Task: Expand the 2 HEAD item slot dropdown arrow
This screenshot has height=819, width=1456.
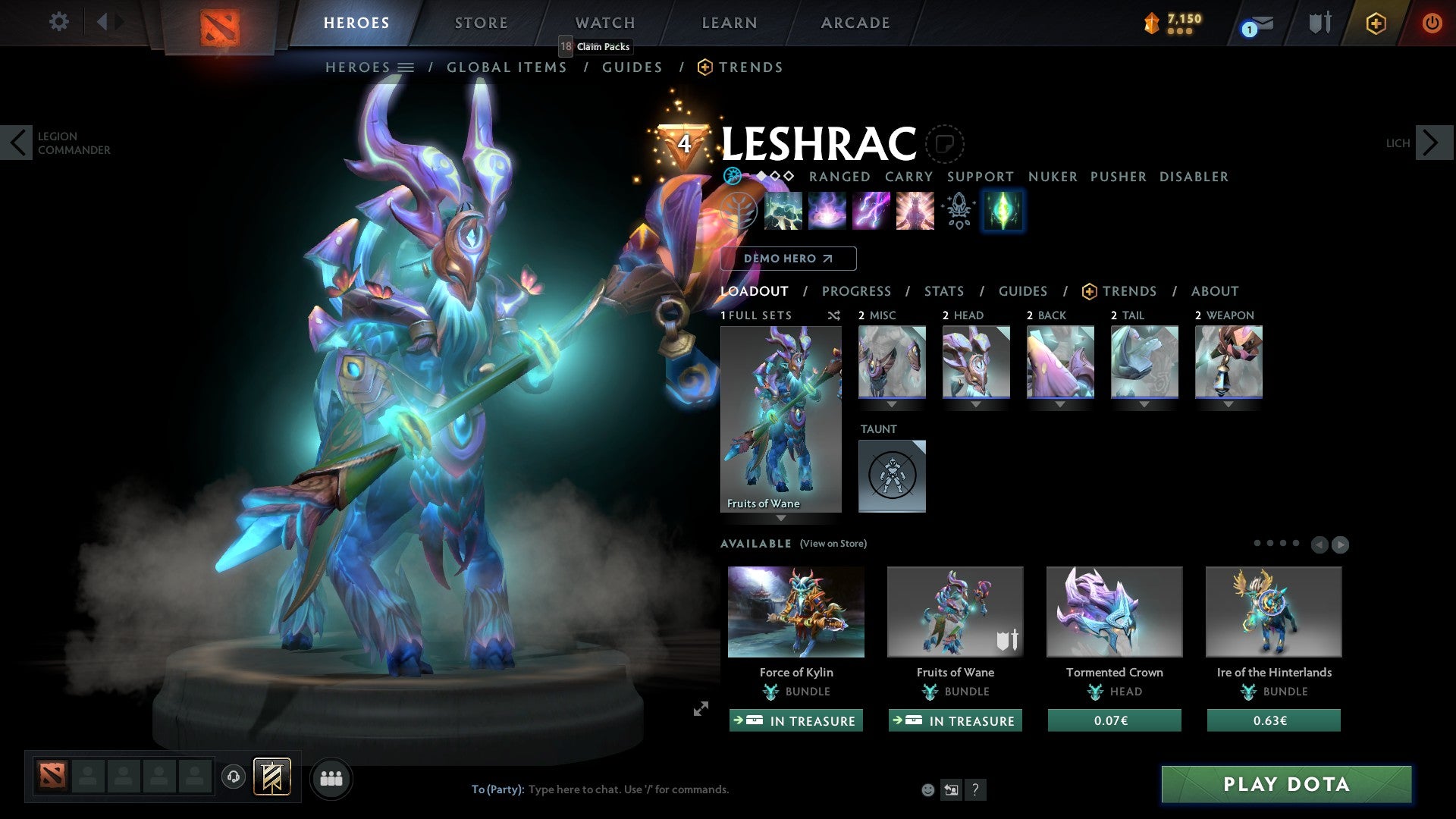Action: (x=976, y=405)
